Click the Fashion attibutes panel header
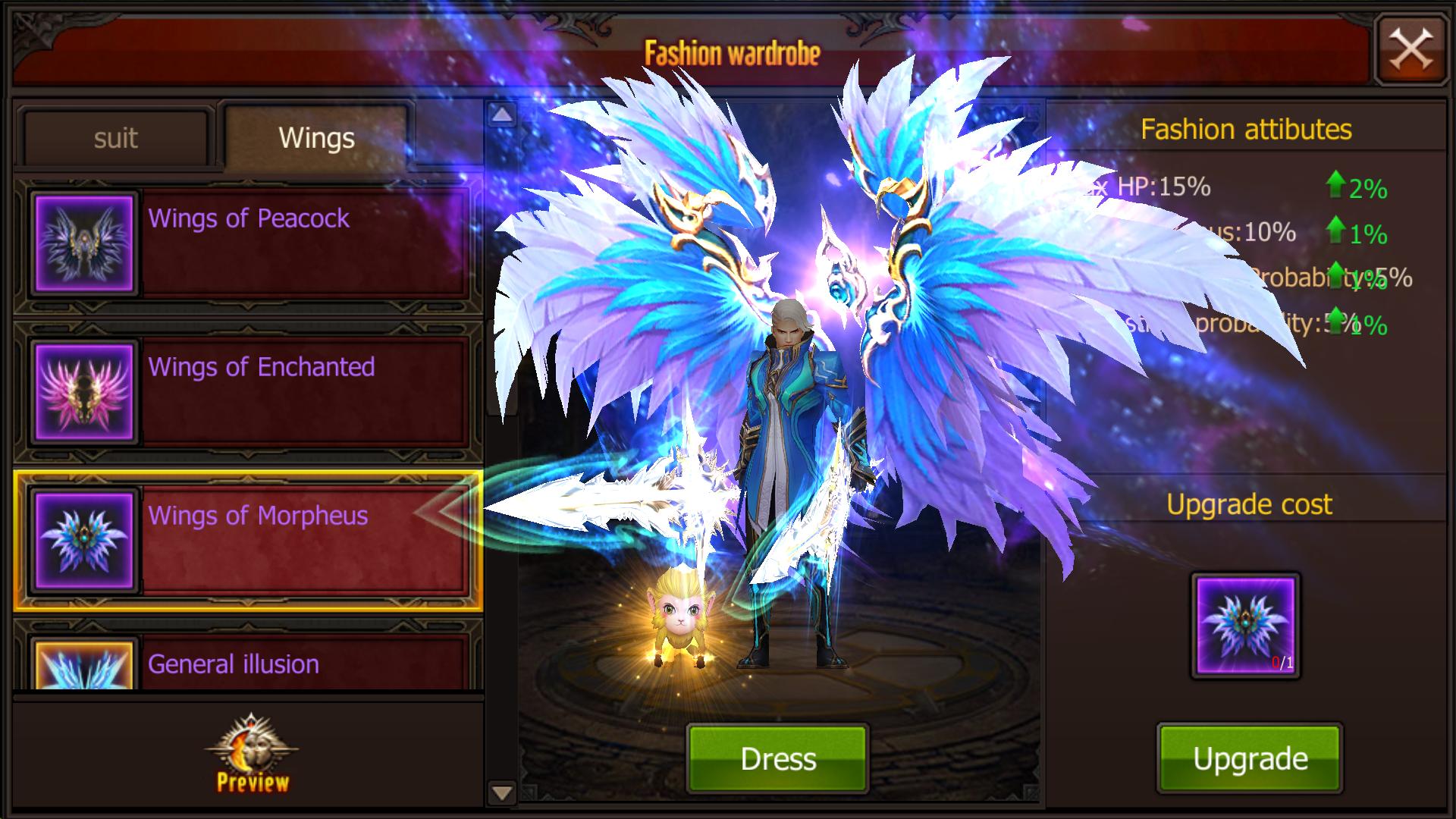1456x819 pixels. tap(1246, 129)
